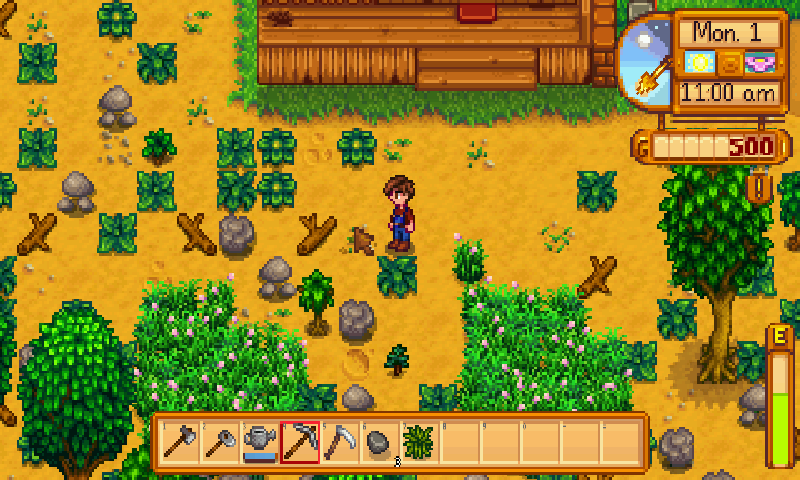Equip the hoe from the toolbar
This screenshot has width=800, height=480.
[x=220, y=442]
